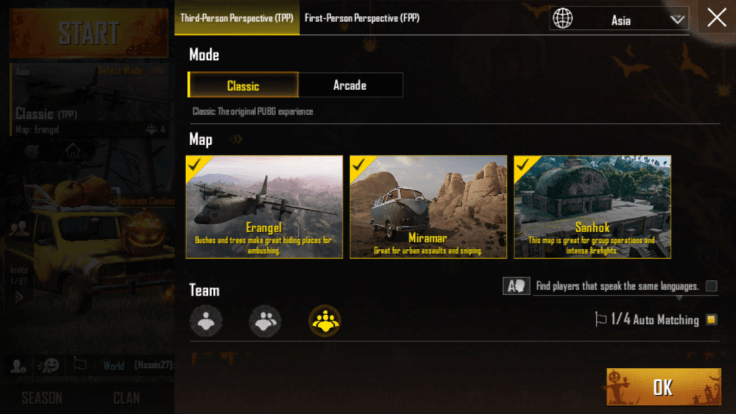Choose the Erangel map thumbnail
Image resolution: width=736 pixels, height=414 pixels.
(x=265, y=207)
